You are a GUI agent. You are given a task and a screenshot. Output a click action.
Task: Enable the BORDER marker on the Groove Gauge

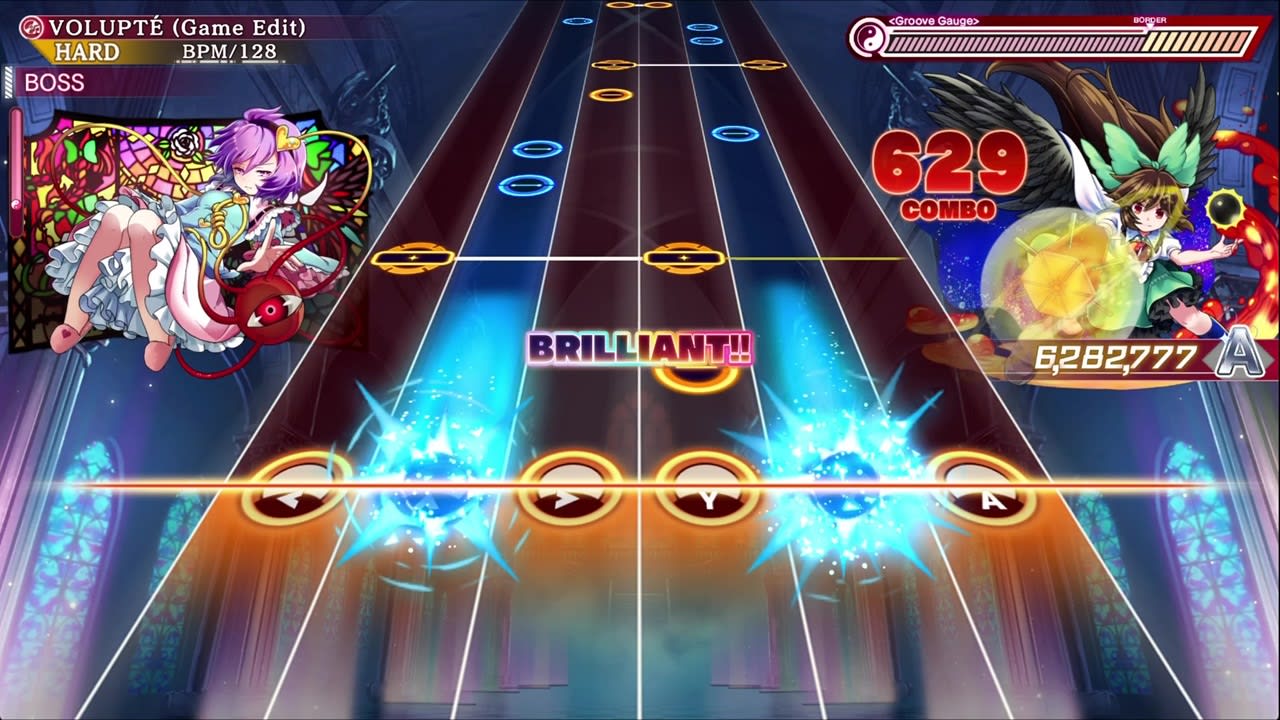tap(1152, 20)
